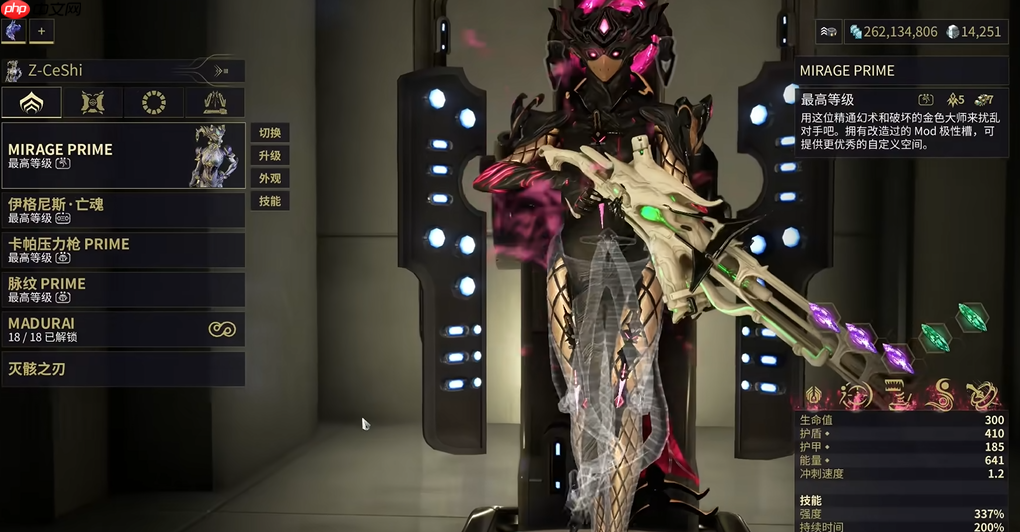The height and width of the screenshot is (532, 1020).
Task: Open the inventory icon beside credits
Action: pos(829,32)
